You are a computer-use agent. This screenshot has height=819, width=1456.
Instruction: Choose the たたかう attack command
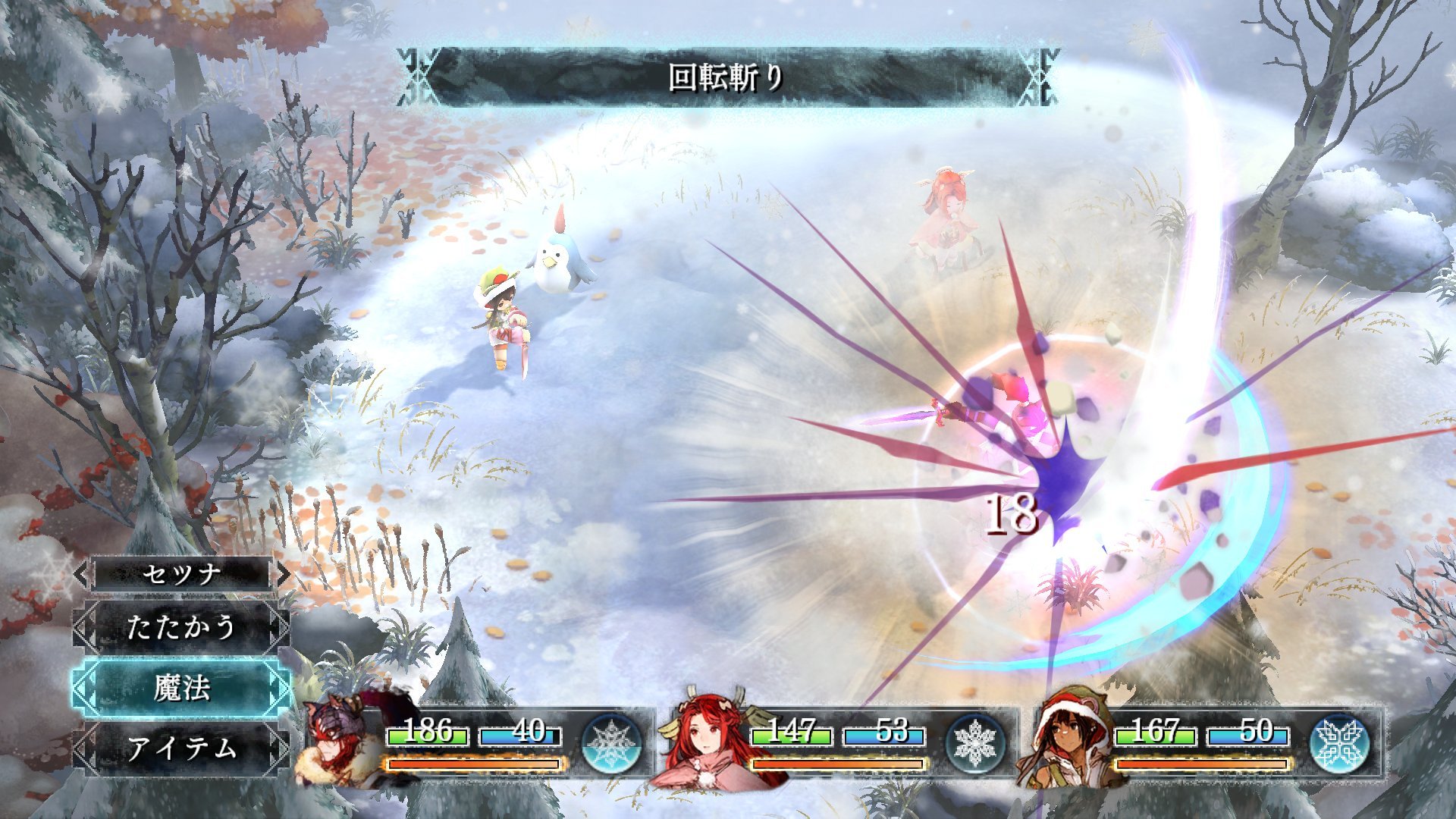click(180, 627)
